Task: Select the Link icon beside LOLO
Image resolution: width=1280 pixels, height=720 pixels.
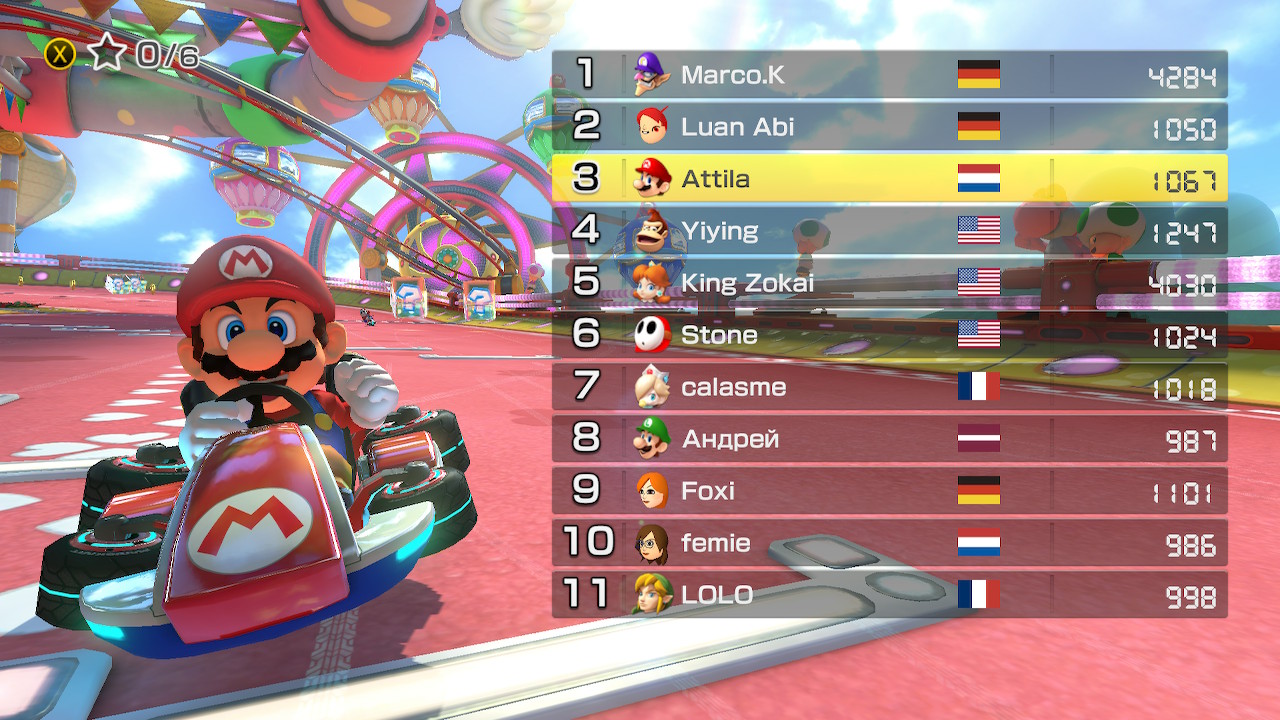Action: [x=655, y=595]
